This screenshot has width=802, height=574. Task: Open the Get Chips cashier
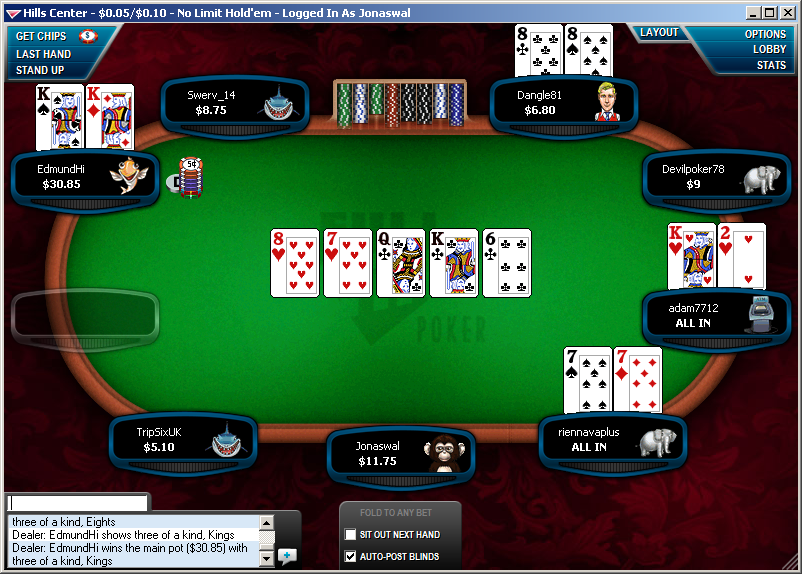42,36
